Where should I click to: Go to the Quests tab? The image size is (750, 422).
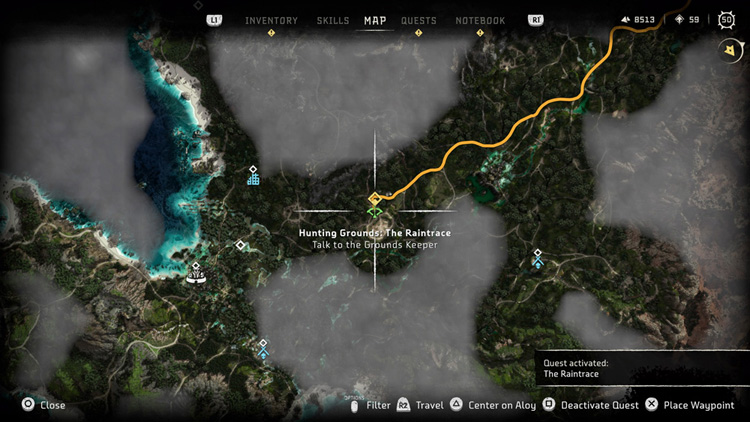pos(418,21)
